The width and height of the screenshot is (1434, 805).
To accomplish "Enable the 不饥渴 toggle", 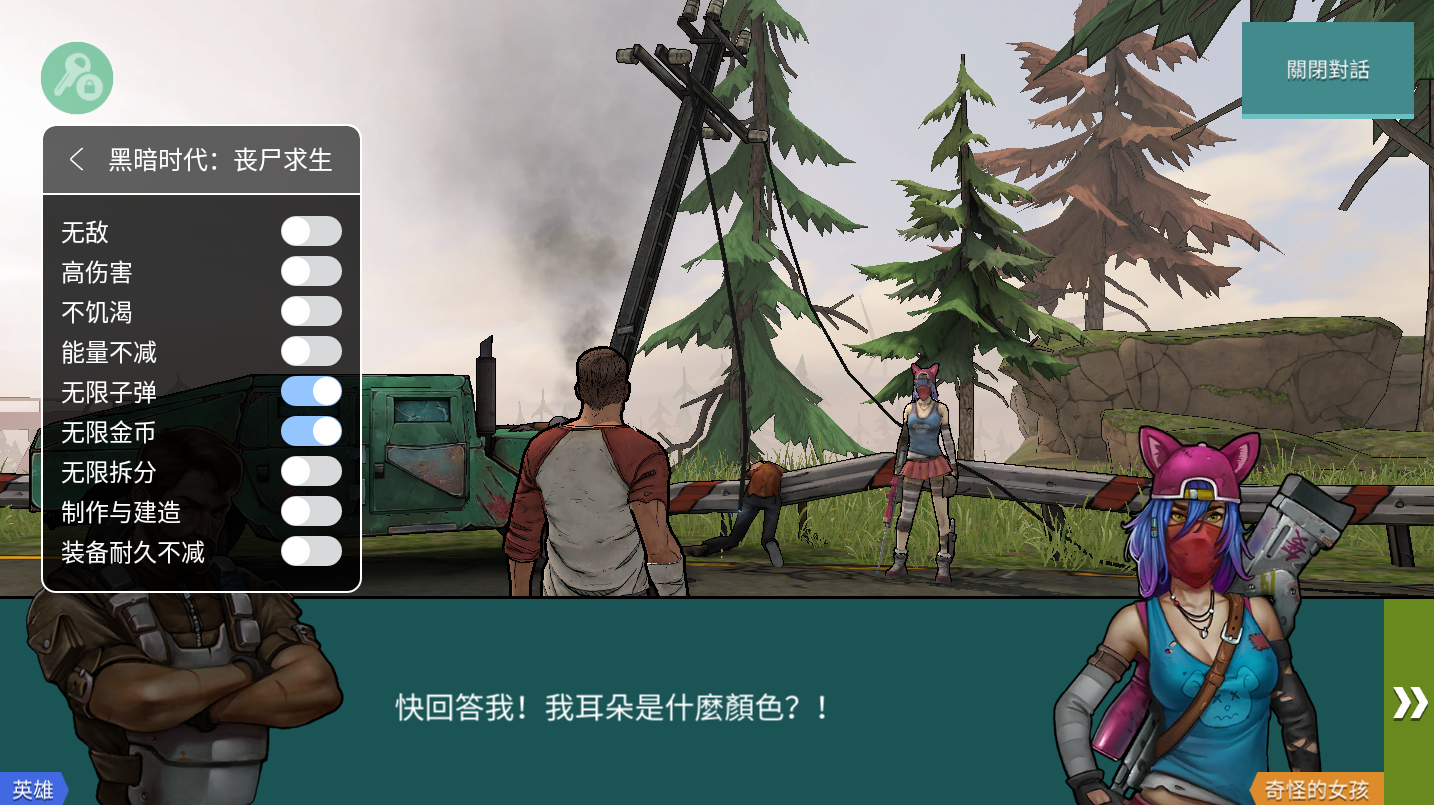I will click(x=311, y=311).
